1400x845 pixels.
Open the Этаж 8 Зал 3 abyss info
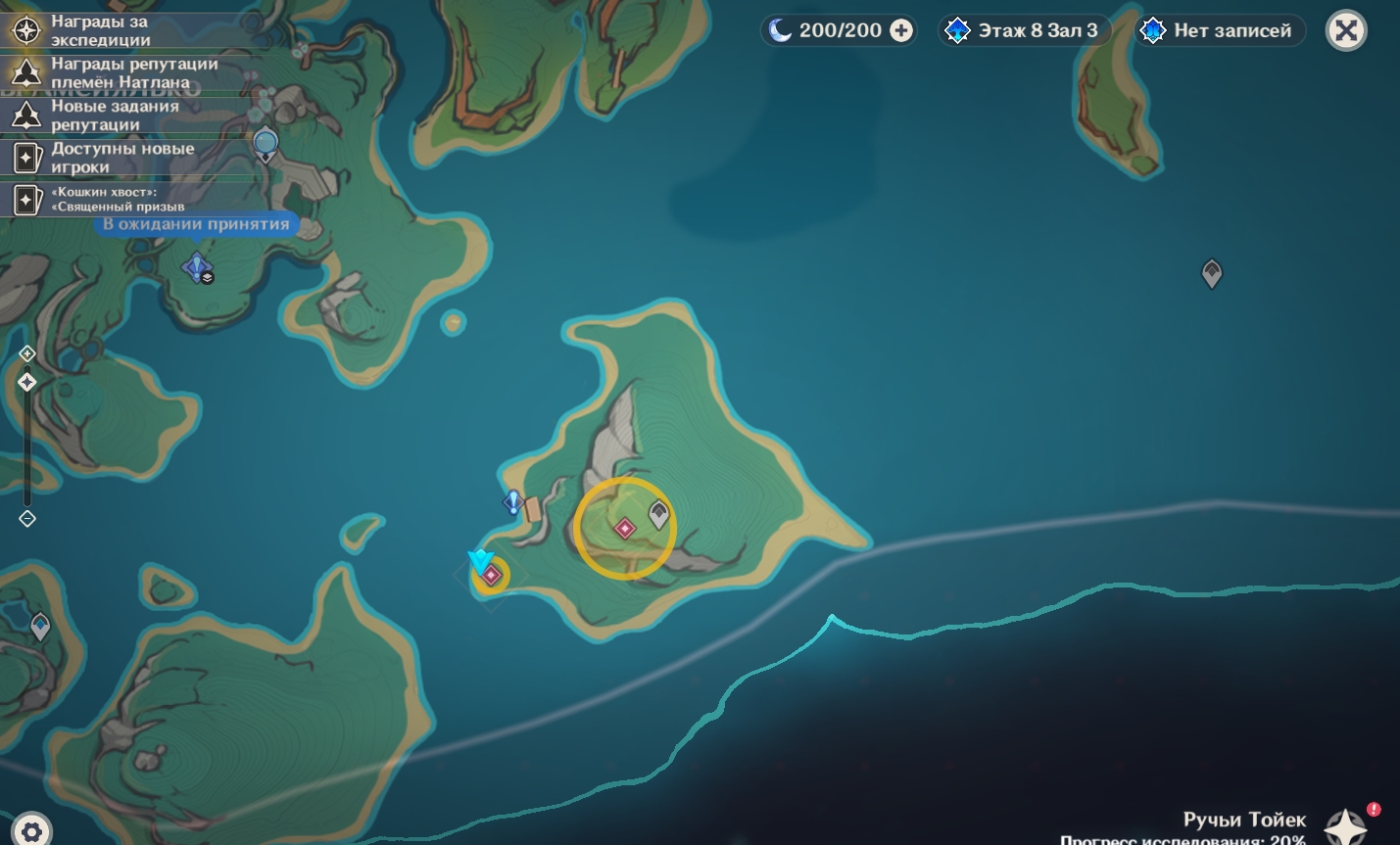point(1025,30)
